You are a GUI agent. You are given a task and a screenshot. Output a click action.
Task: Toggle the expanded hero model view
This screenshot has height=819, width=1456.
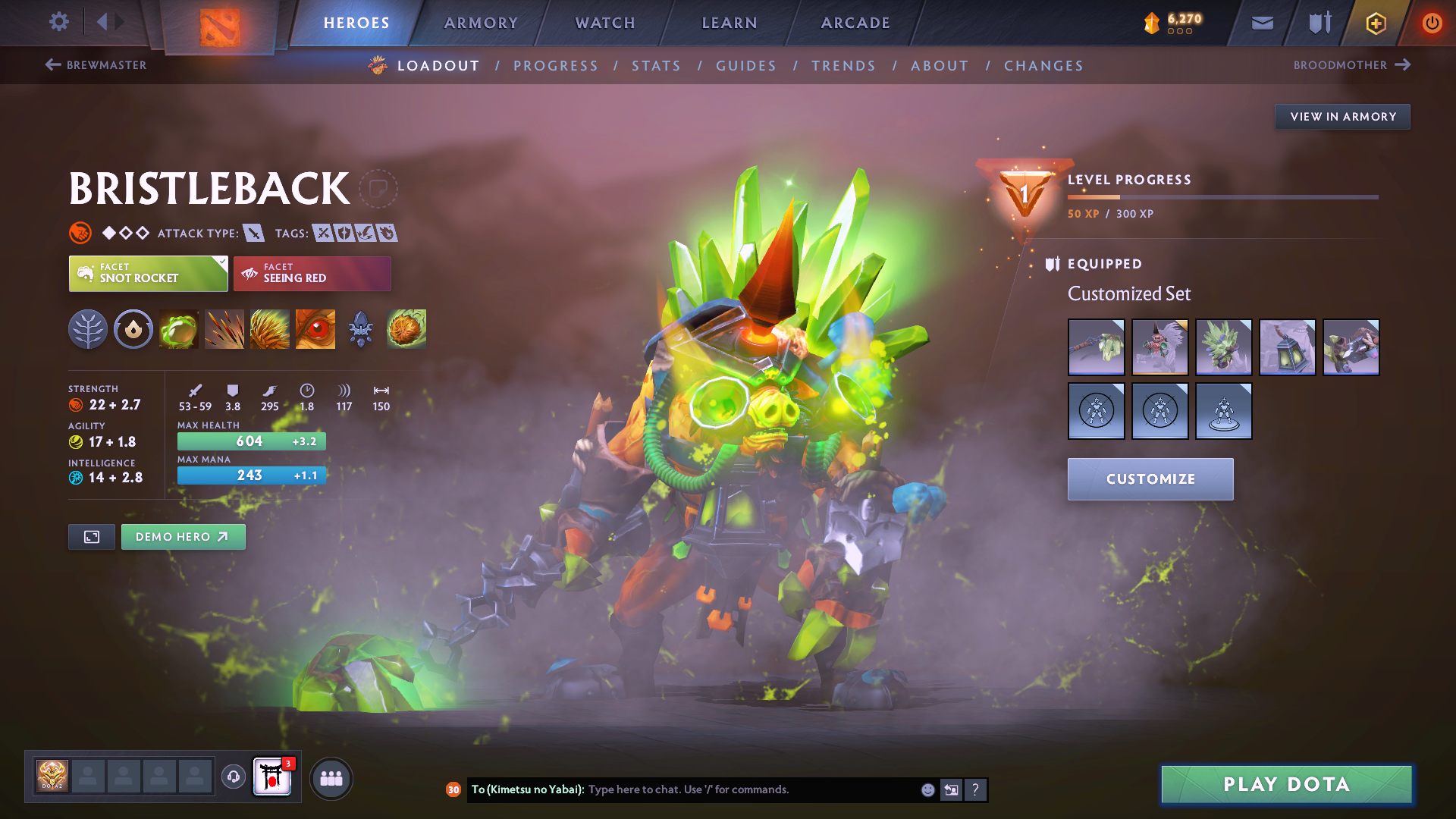click(91, 536)
